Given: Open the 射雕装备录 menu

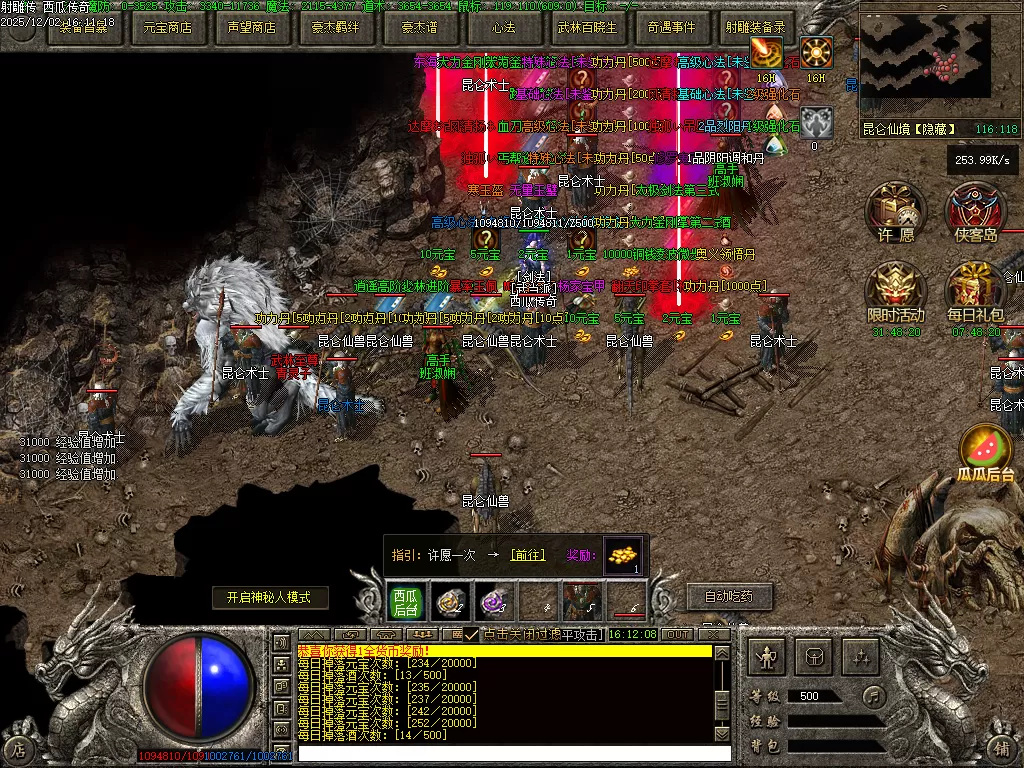Looking at the screenshot, I should (x=755, y=28).
